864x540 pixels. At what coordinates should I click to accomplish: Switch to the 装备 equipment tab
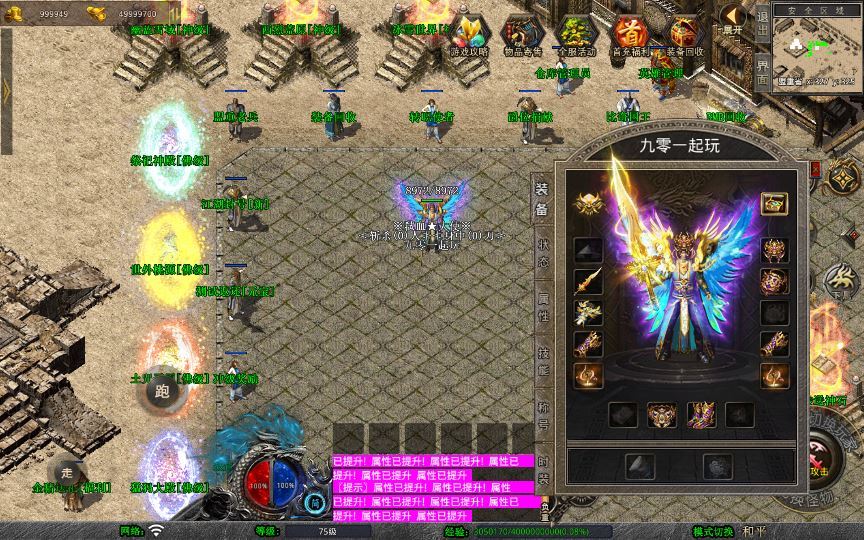click(x=541, y=198)
